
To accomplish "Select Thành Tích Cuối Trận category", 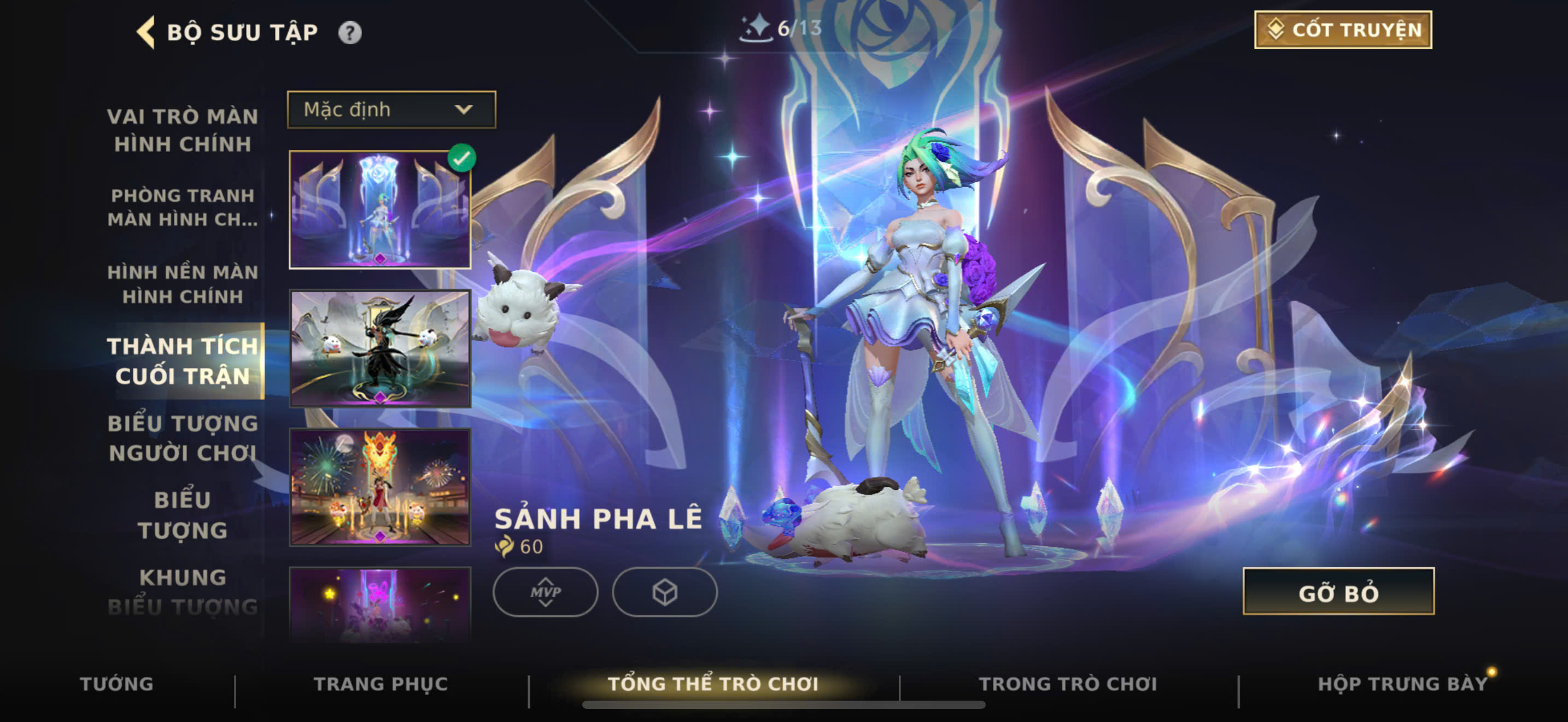I will [x=183, y=361].
